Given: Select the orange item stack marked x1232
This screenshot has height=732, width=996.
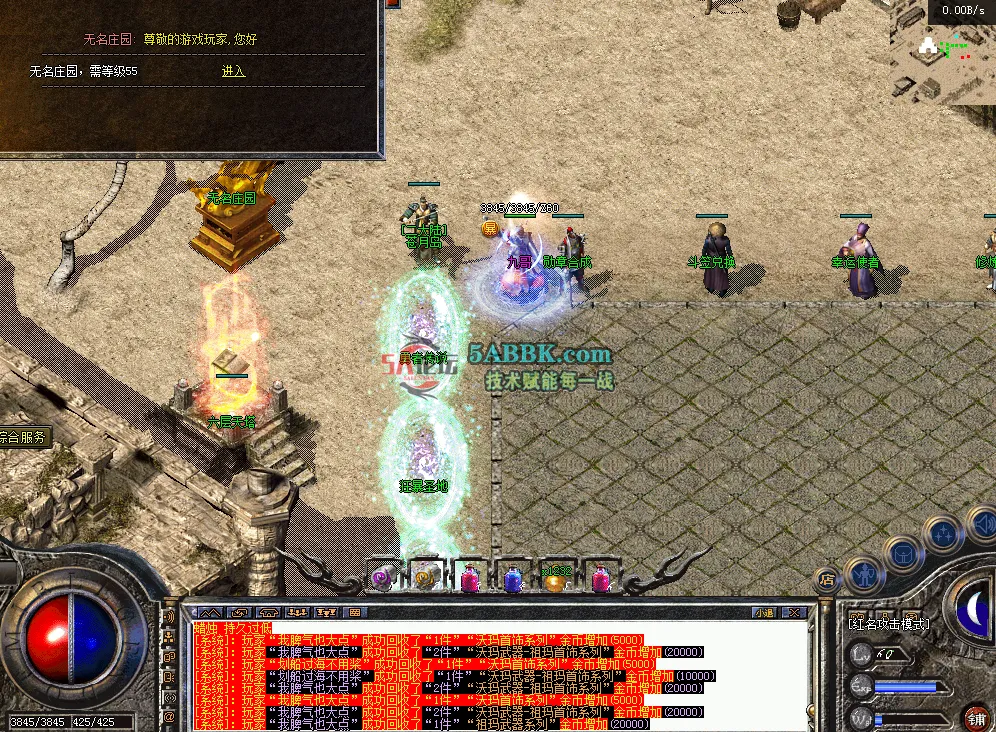Looking at the screenshot, I should 555,577.
